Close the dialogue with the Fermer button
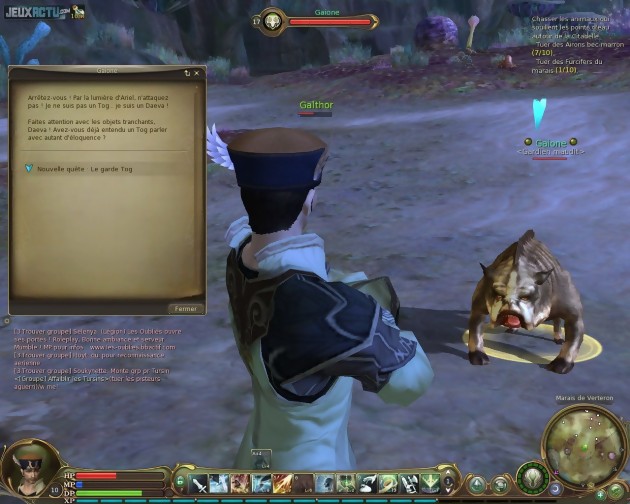This screenshot has height=504, width=630. tap(186, 309)
